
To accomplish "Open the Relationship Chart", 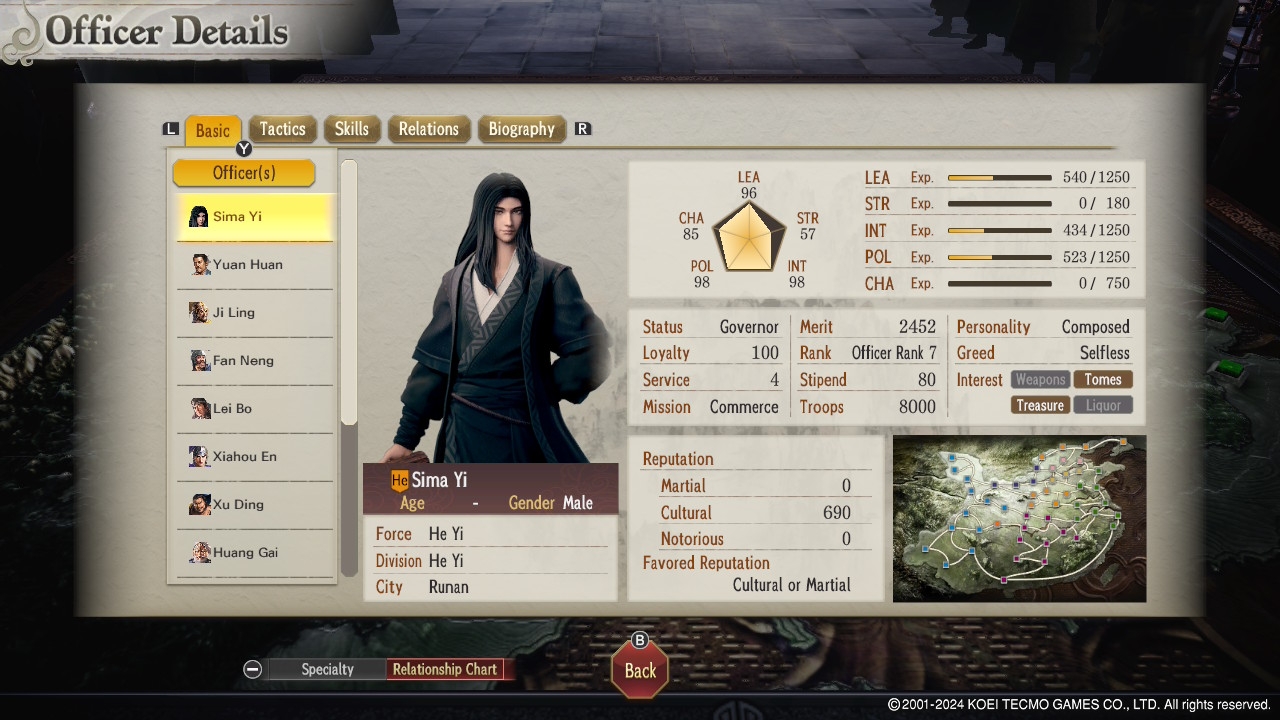I will click(445, 670).
